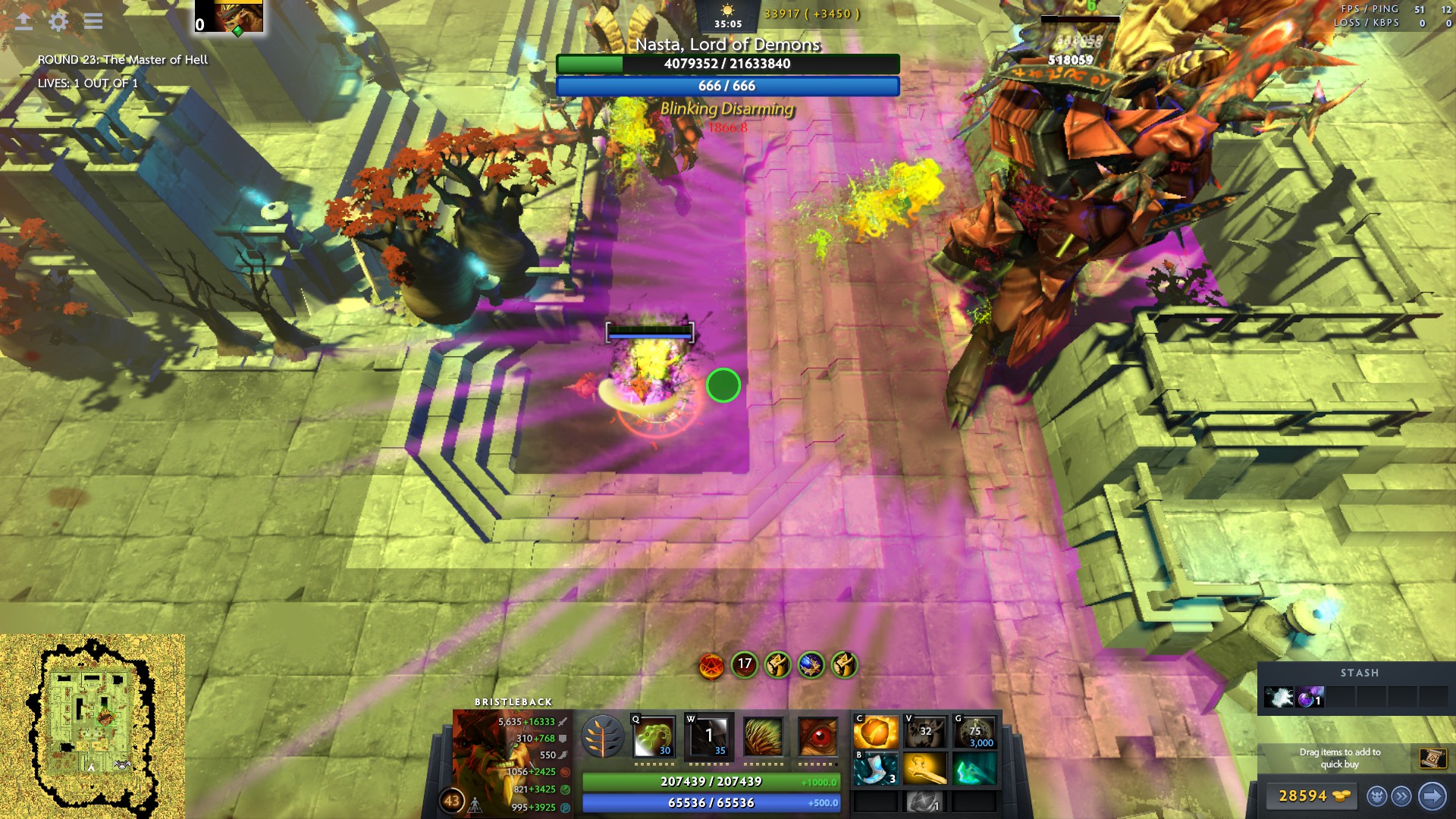Open the main menu hamburger button
Image resolution: width=1456 pixels, height=819 pixels.
click(x=93, y=21)
